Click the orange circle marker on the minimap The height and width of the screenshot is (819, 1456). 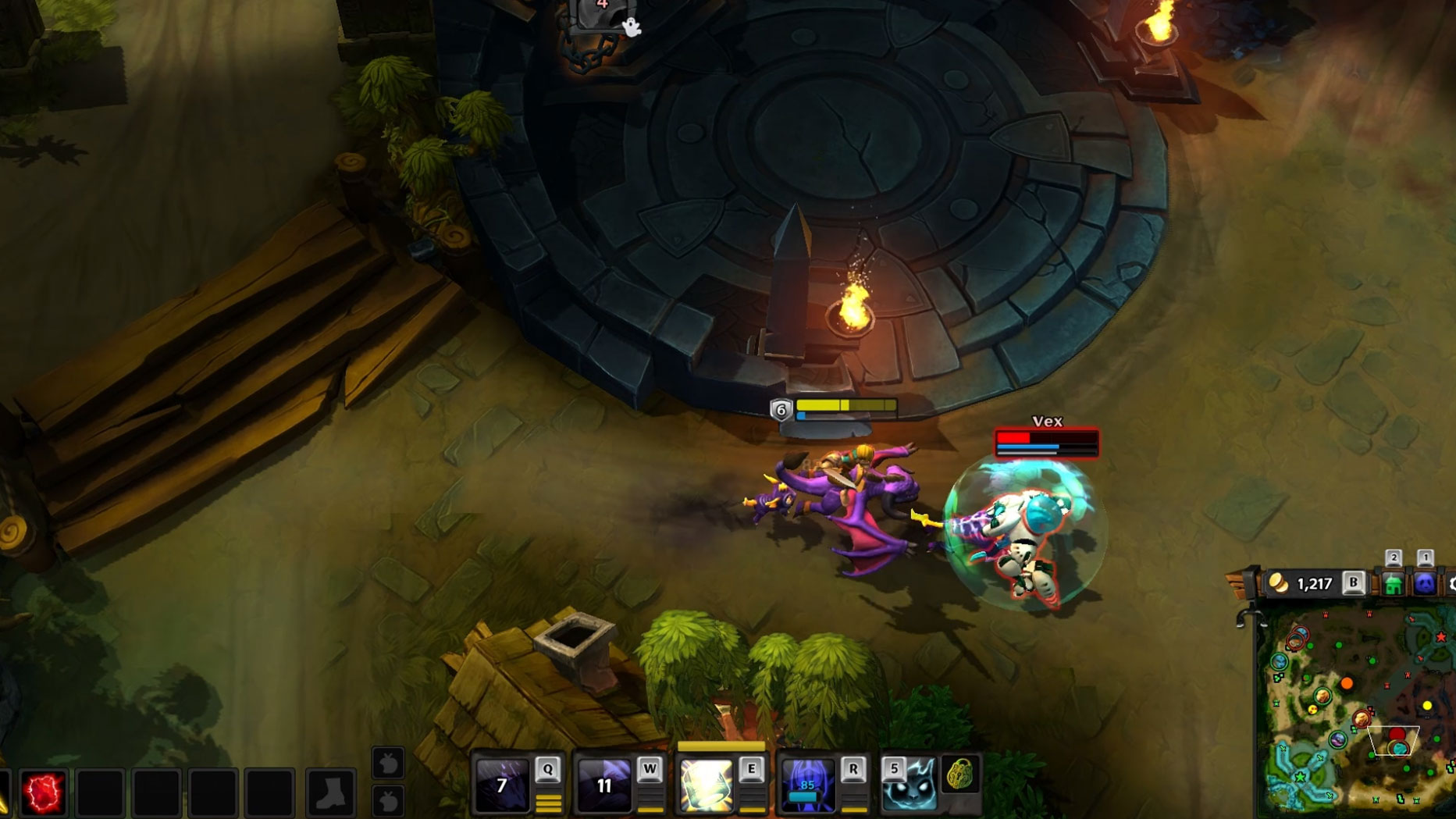1347,684
